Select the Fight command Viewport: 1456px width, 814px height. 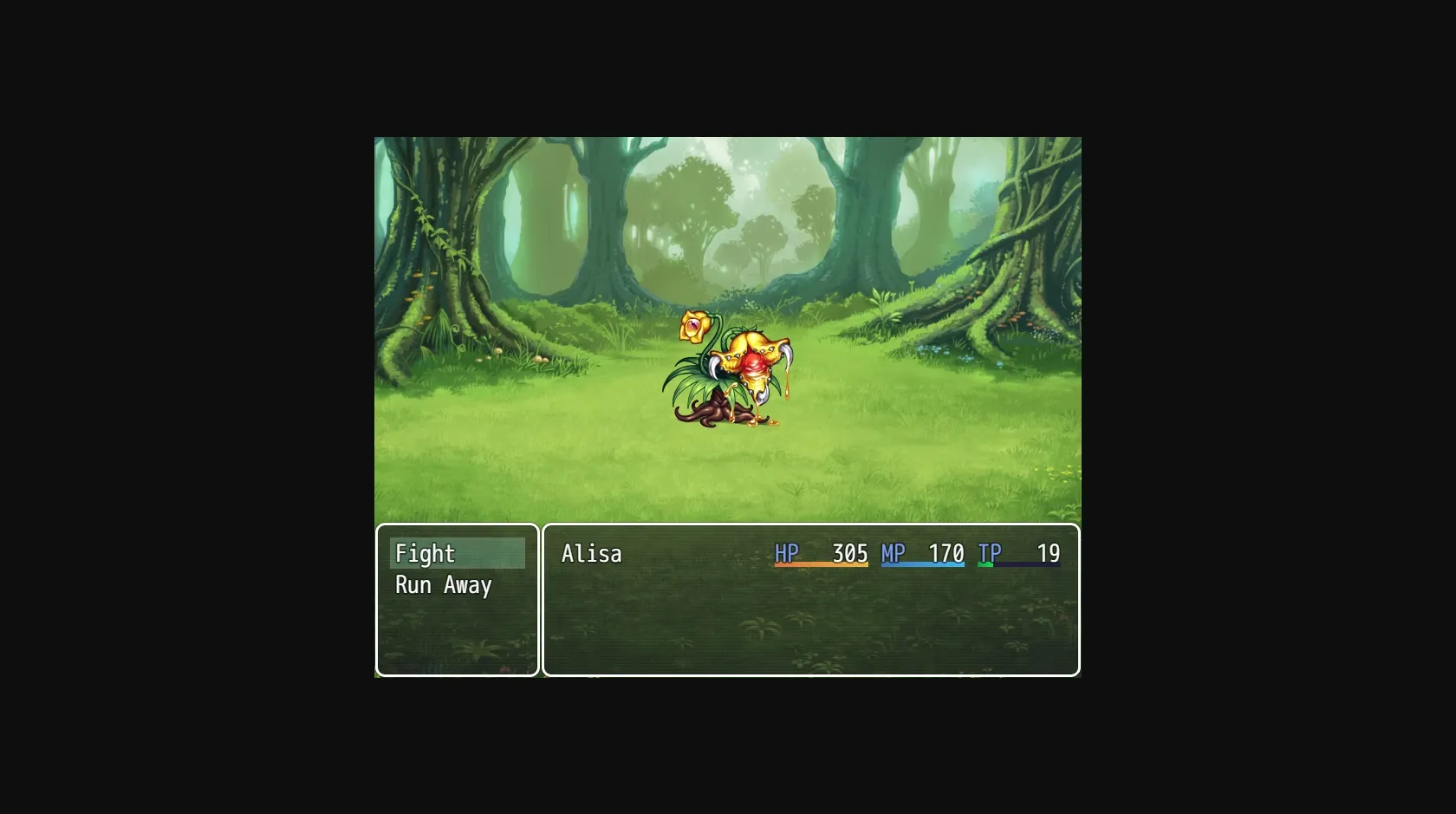(x=425, y=552)
